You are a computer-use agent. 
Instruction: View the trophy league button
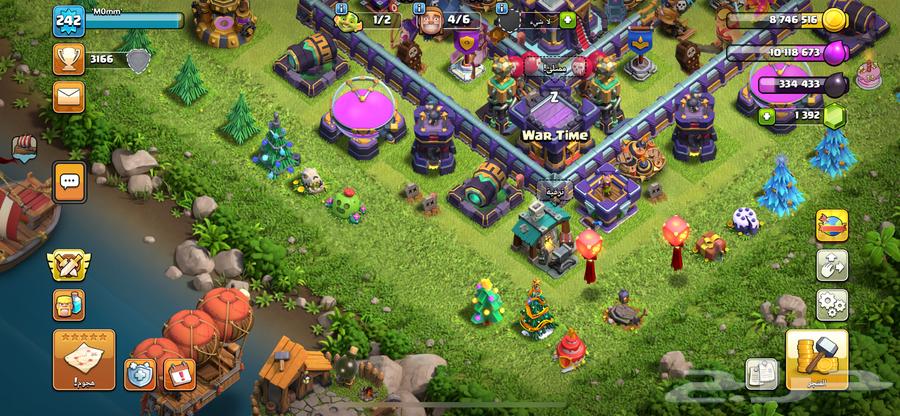click(x=69, y=60)
